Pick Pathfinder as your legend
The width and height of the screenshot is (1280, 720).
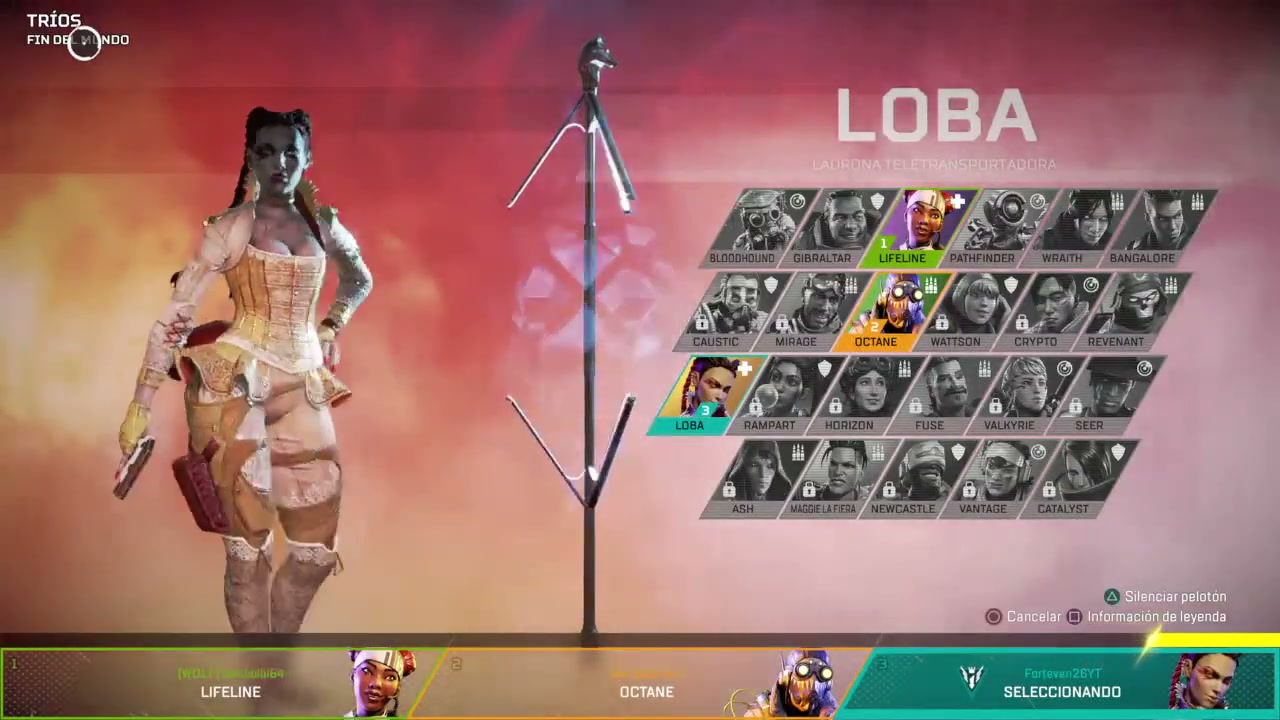coord(982,222)
